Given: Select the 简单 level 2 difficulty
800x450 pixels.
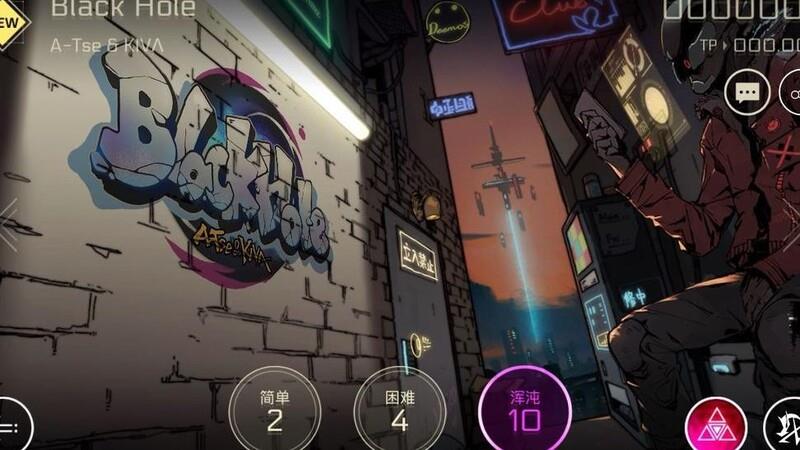Looking at the screenshot, I should (275, 410).
